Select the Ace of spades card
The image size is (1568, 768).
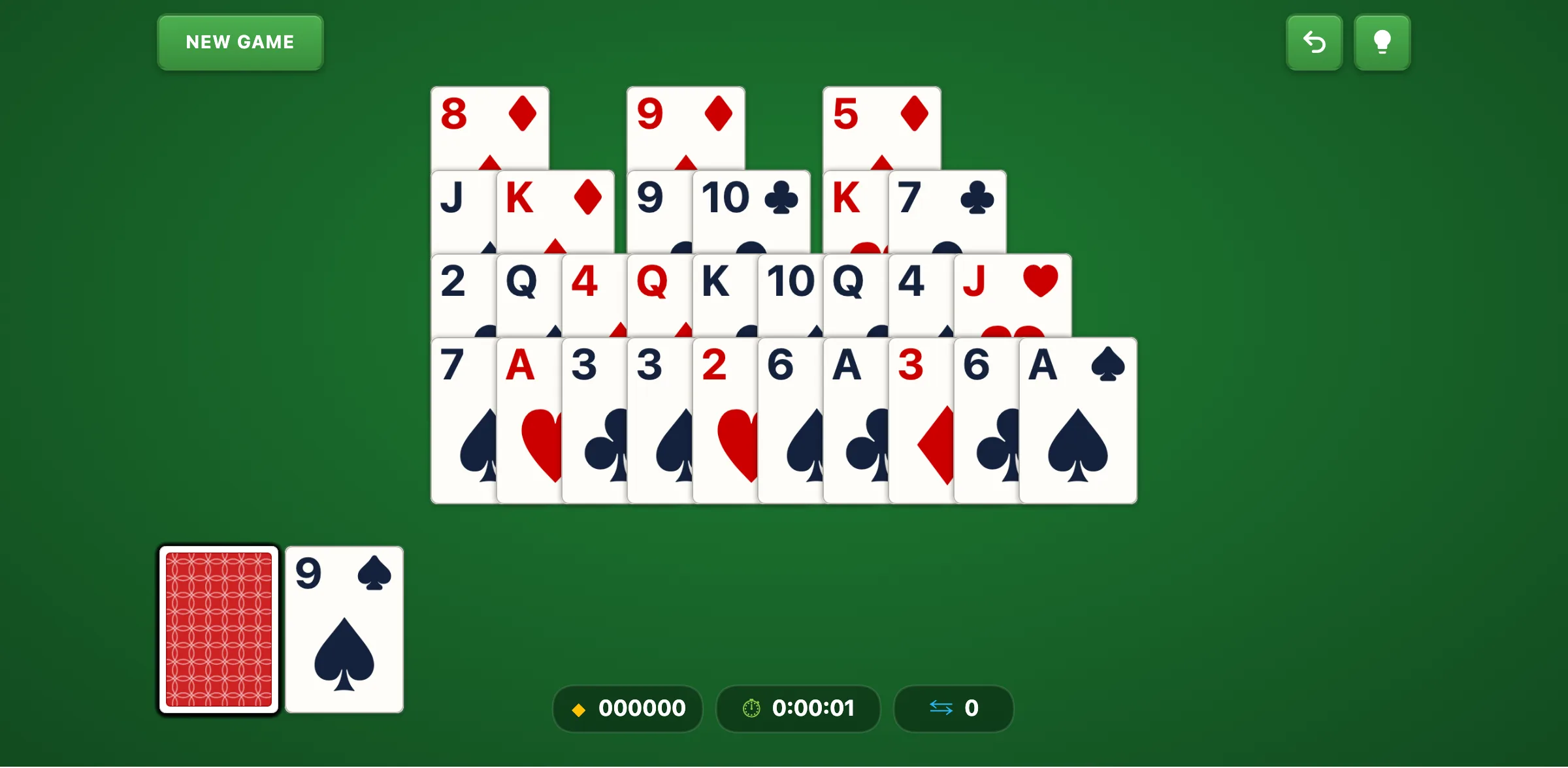[1077, 421]
